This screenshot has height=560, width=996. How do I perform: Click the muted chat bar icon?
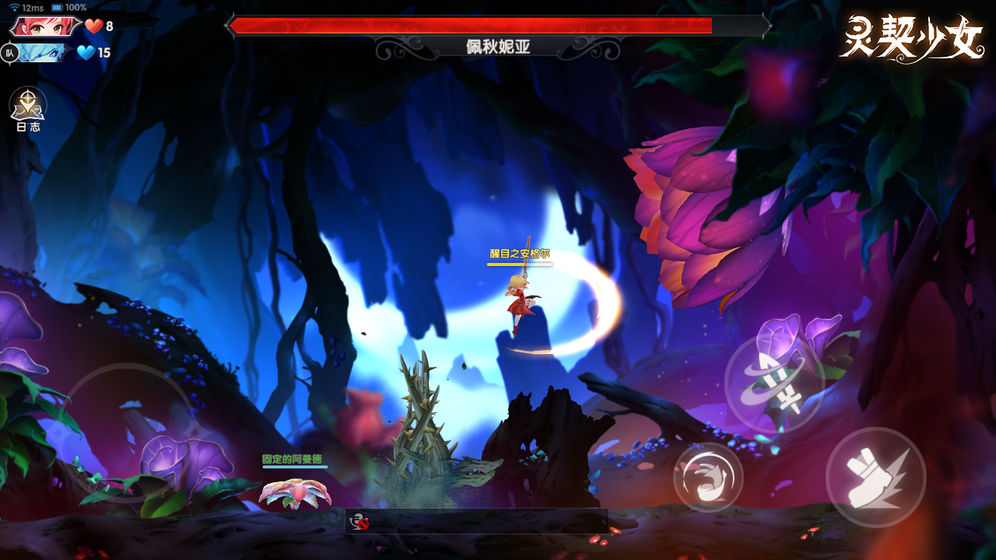[x=358, y=520]
